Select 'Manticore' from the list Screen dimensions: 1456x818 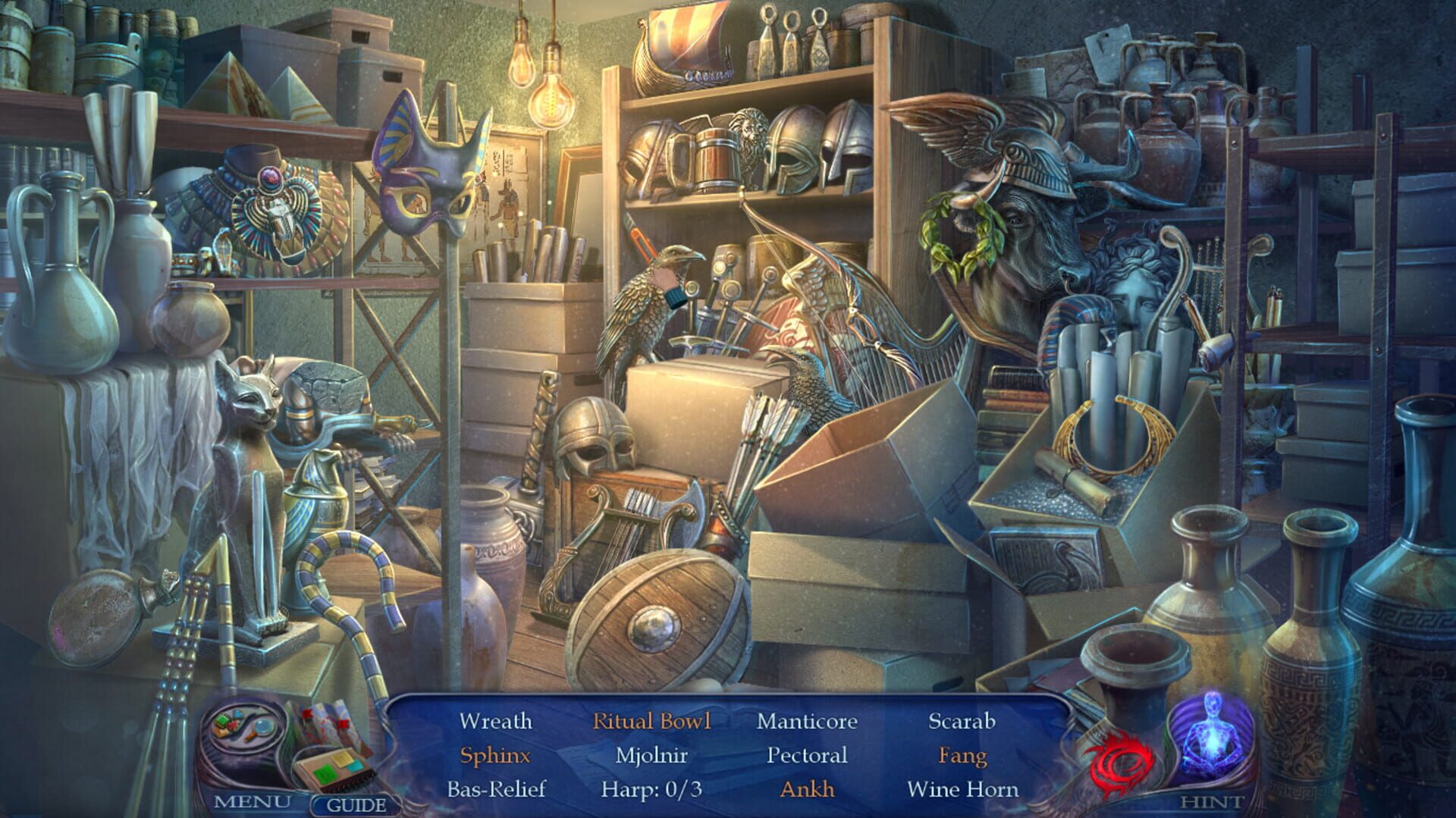(x=806, y=721)
